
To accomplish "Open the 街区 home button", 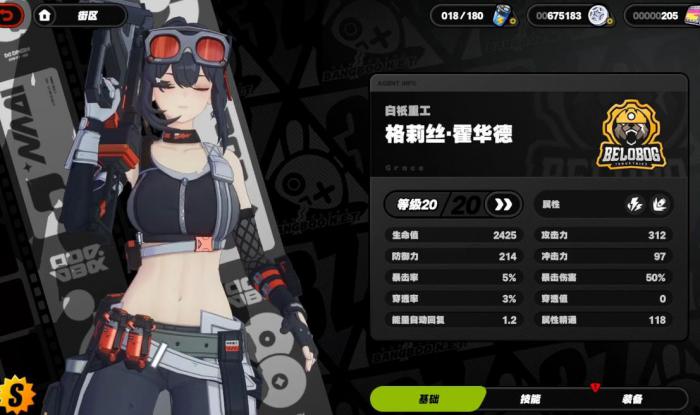I will click(46, 16).
